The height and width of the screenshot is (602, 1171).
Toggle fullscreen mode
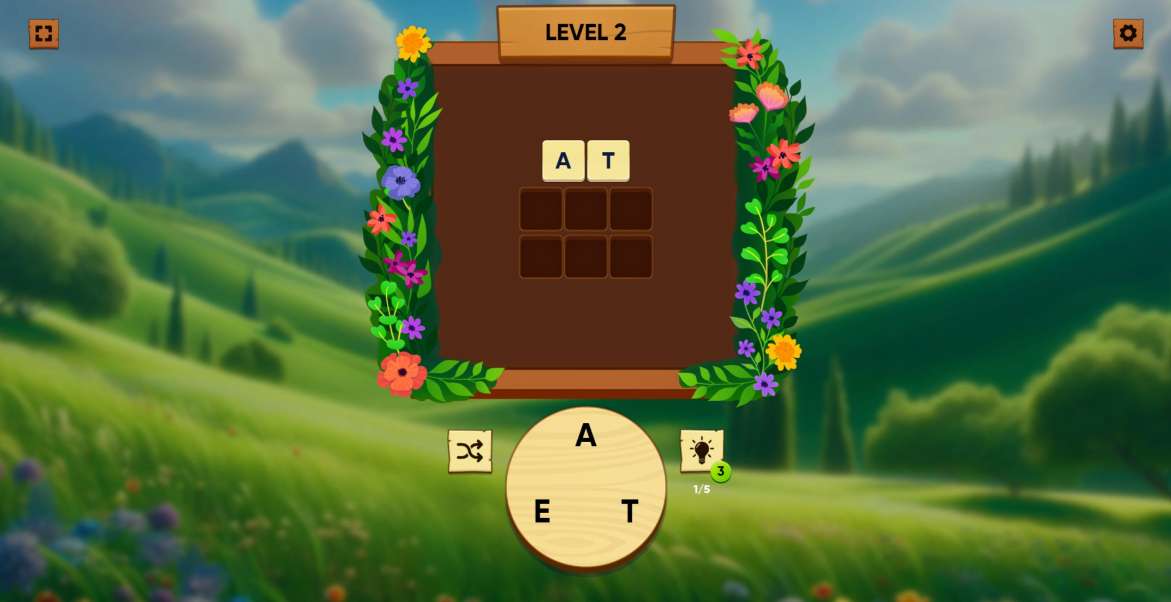tap(43, 33)
